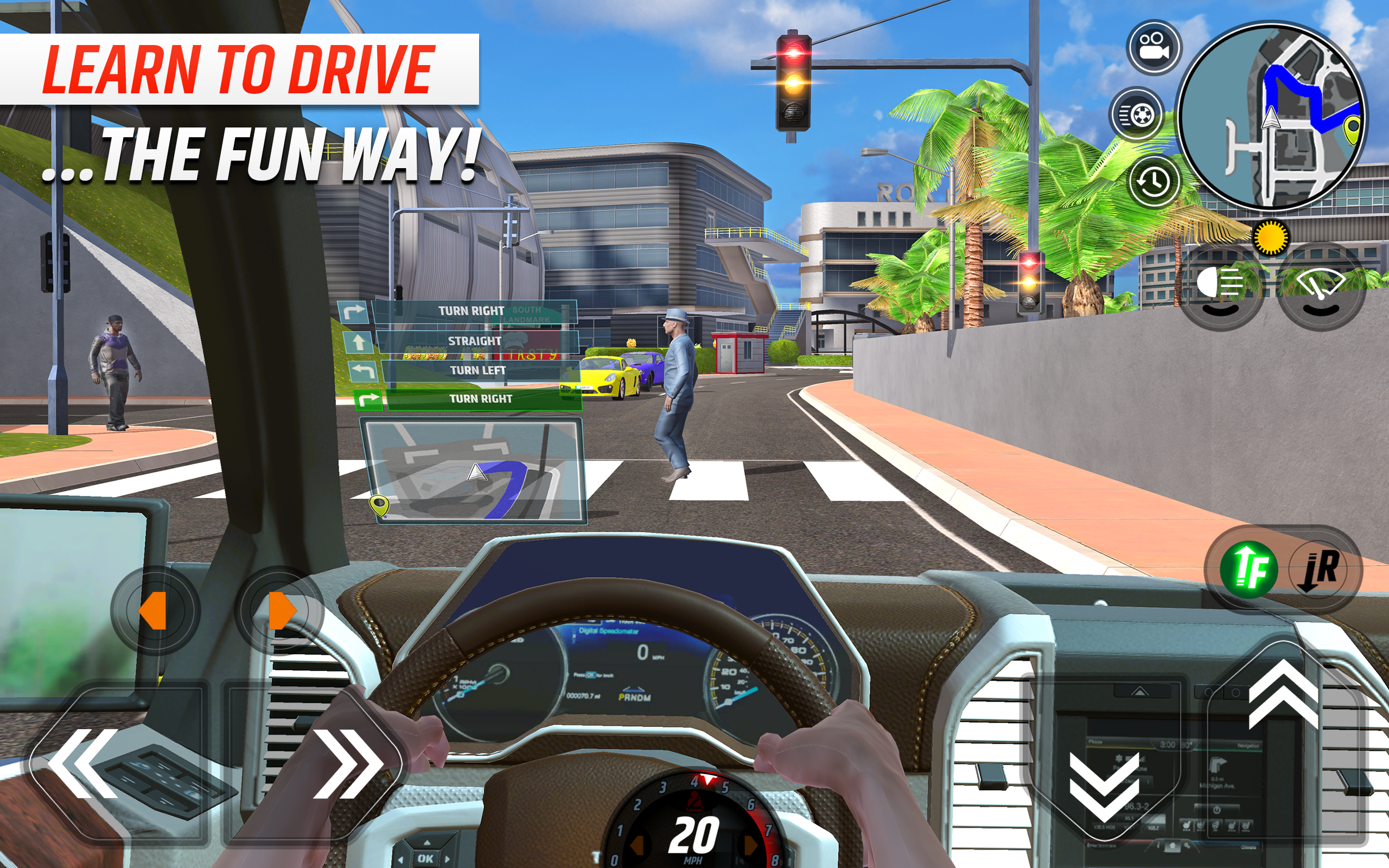
Task: Switch the camera view
Action: [1154, 48]
